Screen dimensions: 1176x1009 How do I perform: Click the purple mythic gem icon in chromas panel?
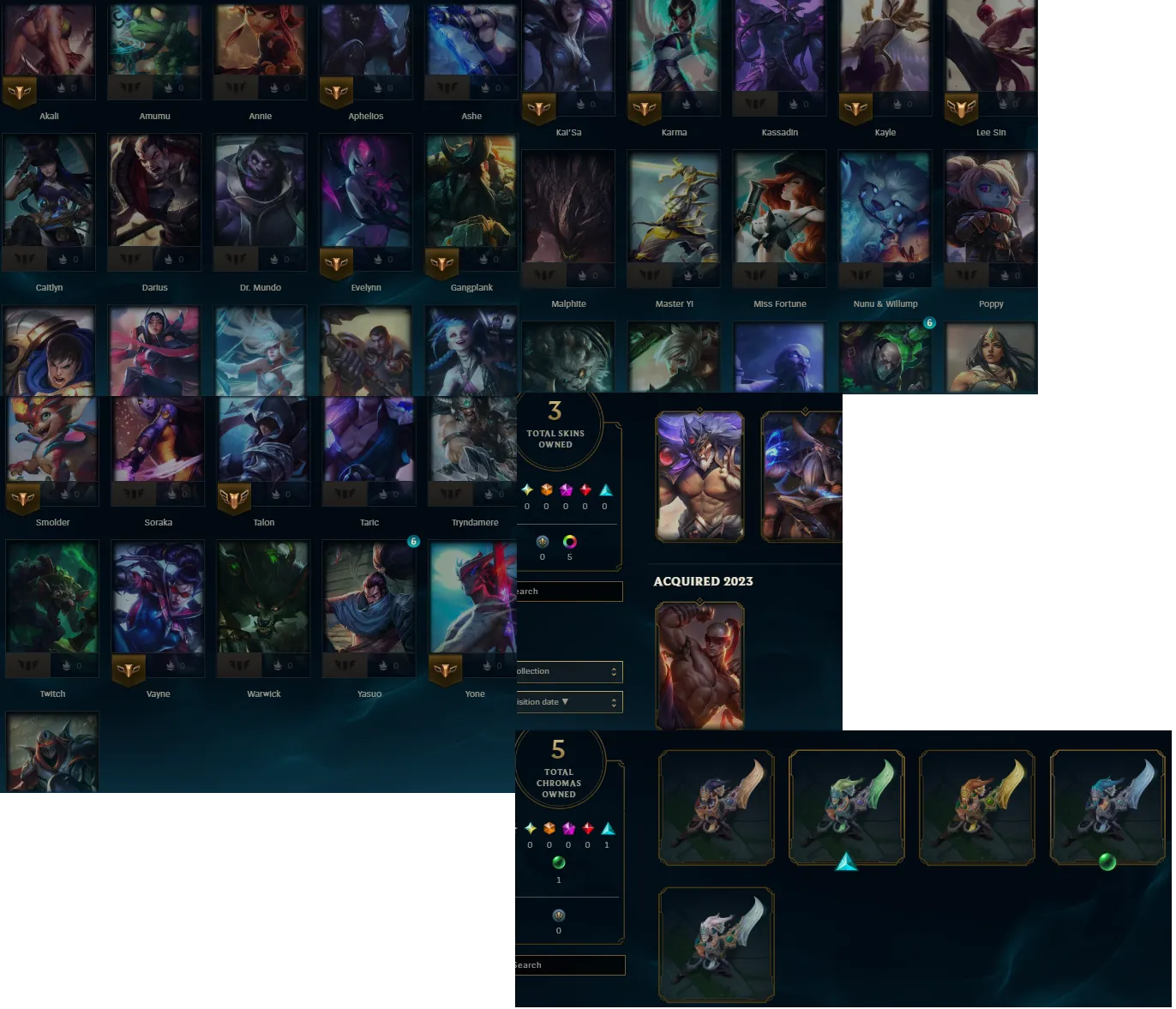(x=568, y=829)
